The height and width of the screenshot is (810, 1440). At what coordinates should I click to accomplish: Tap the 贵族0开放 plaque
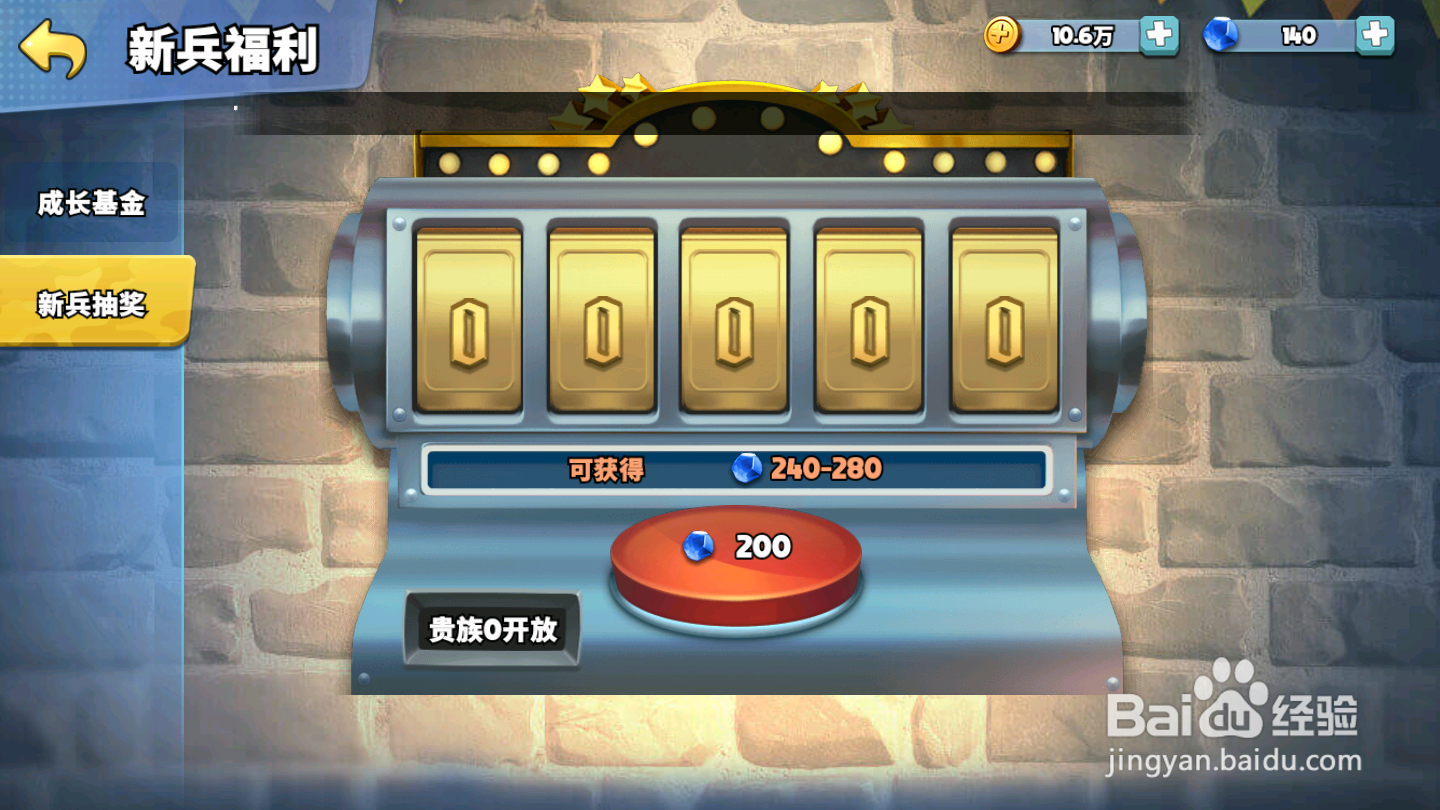493,630
